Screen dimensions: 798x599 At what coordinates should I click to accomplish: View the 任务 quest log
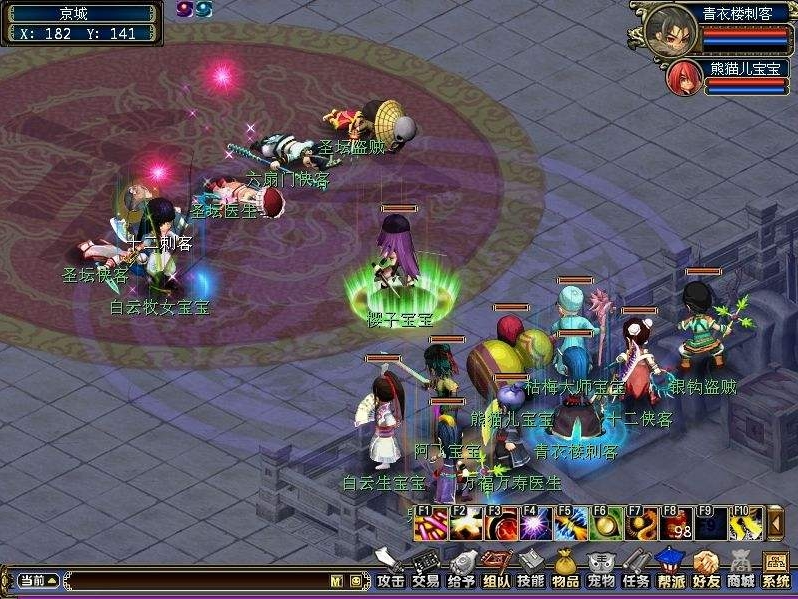tap(635, 570)
